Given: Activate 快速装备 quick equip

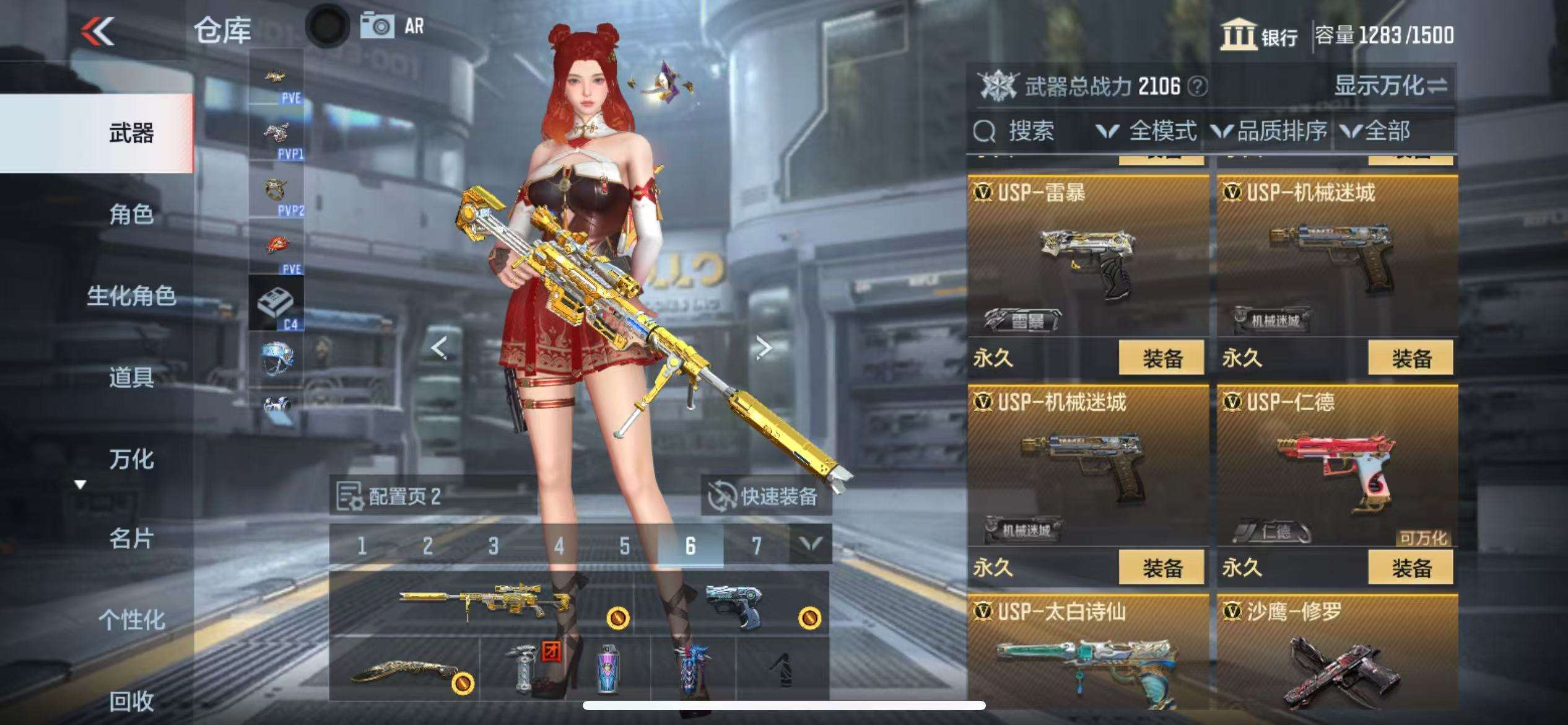Looking at the screenshot, I should point(765,496).
